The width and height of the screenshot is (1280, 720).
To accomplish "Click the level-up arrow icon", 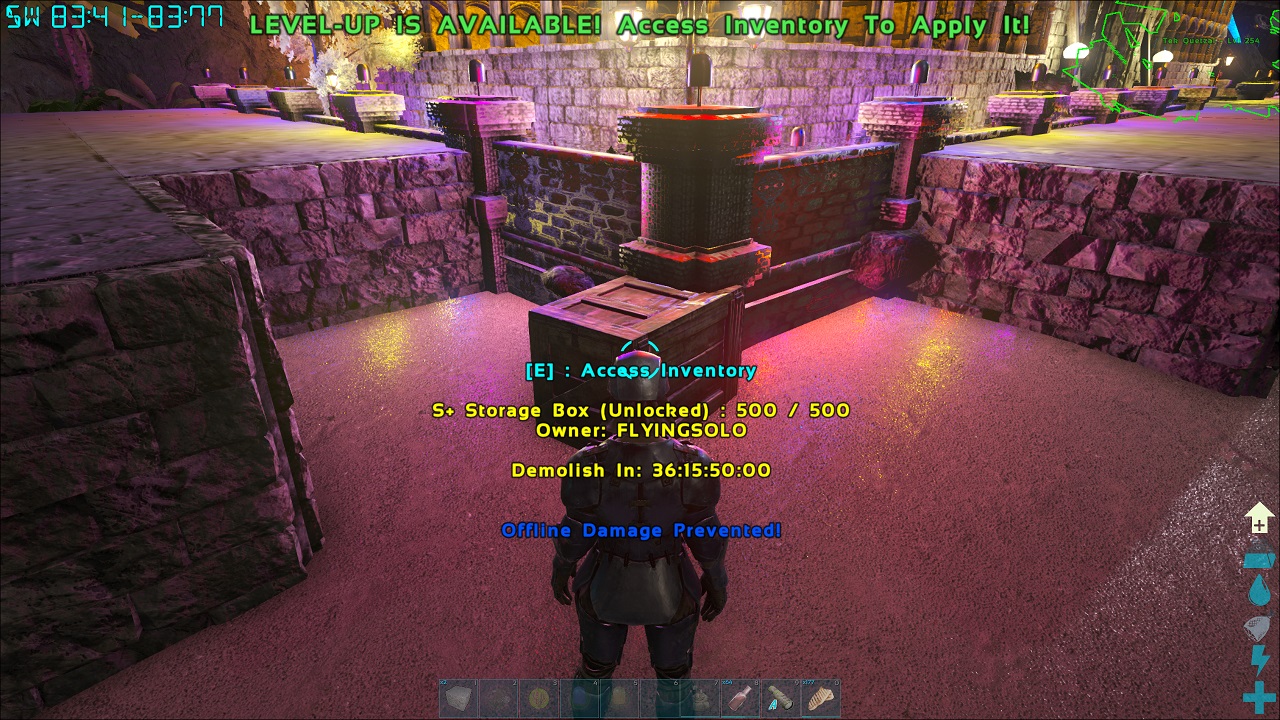I will (1258, 520).
